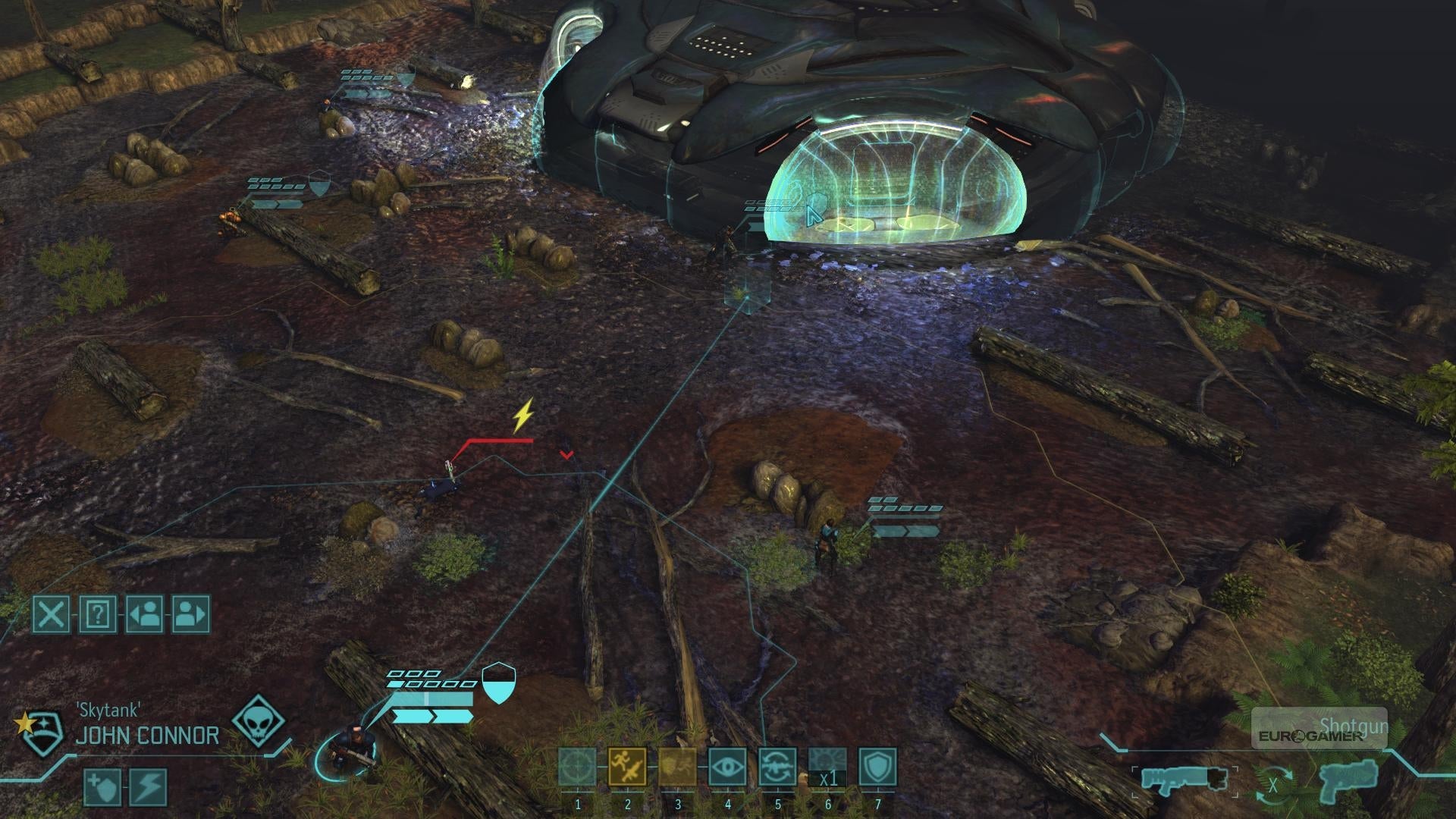Viewport: 1456px width, 819px height.
Task: Select the crosshair fire weapon ability
Action: 578,767
